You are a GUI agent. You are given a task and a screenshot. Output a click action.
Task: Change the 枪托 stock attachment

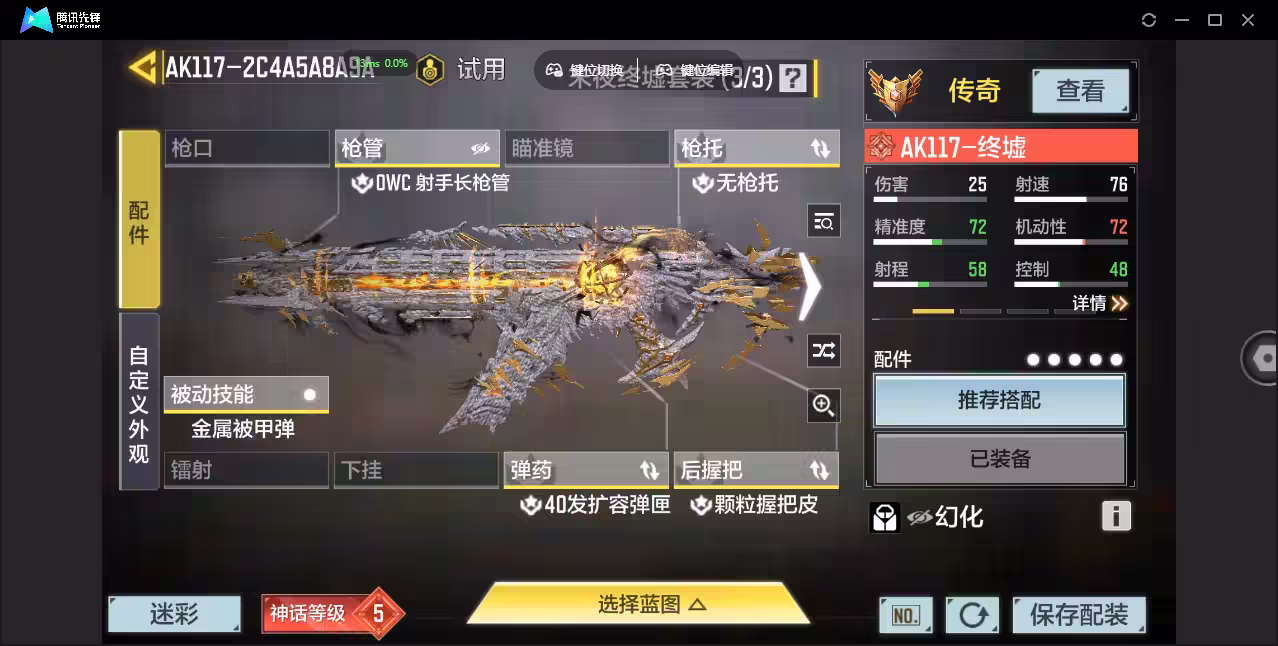[x=756, y=148]
